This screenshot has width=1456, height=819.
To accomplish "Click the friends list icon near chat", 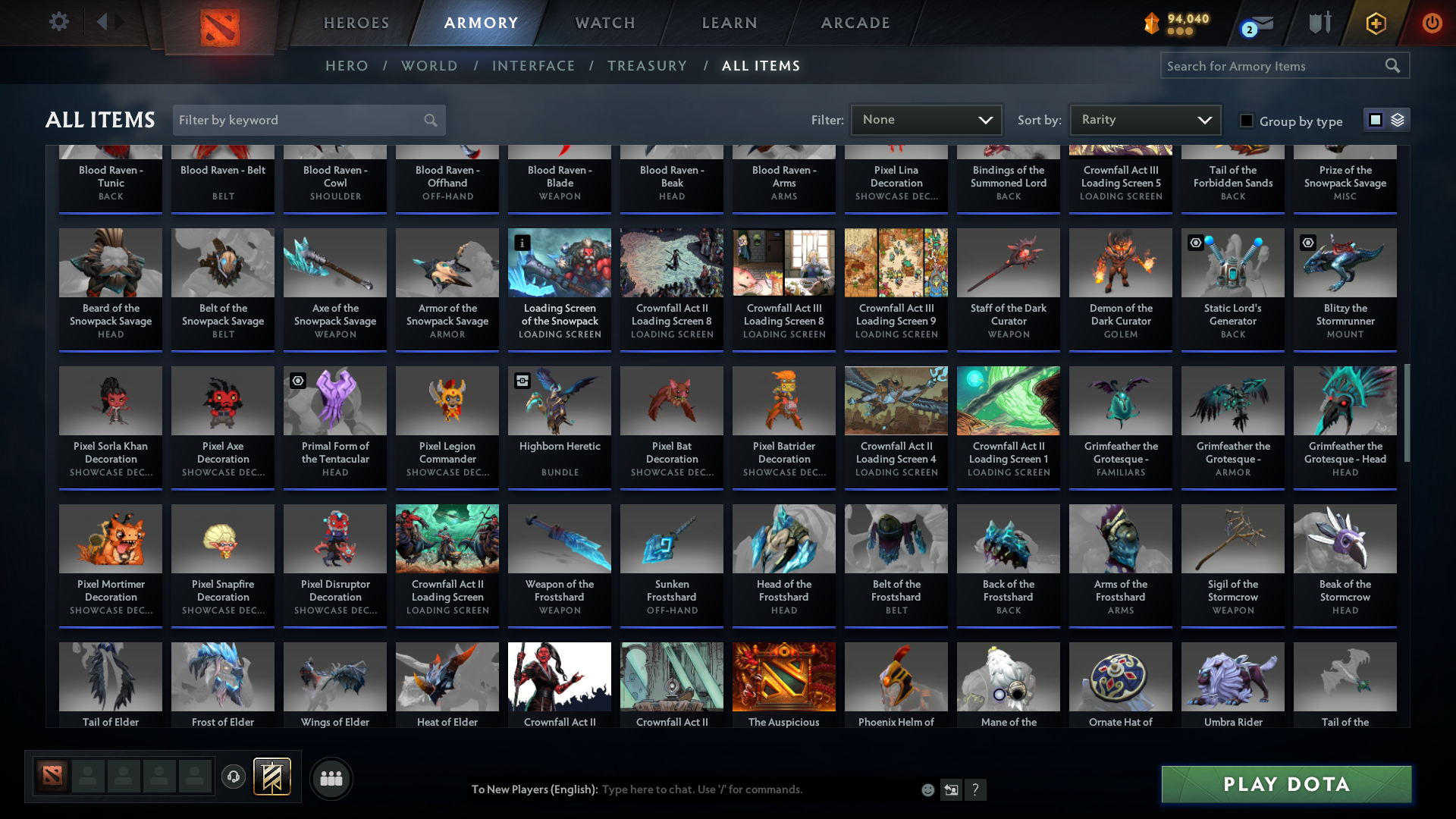I will 331,777.
